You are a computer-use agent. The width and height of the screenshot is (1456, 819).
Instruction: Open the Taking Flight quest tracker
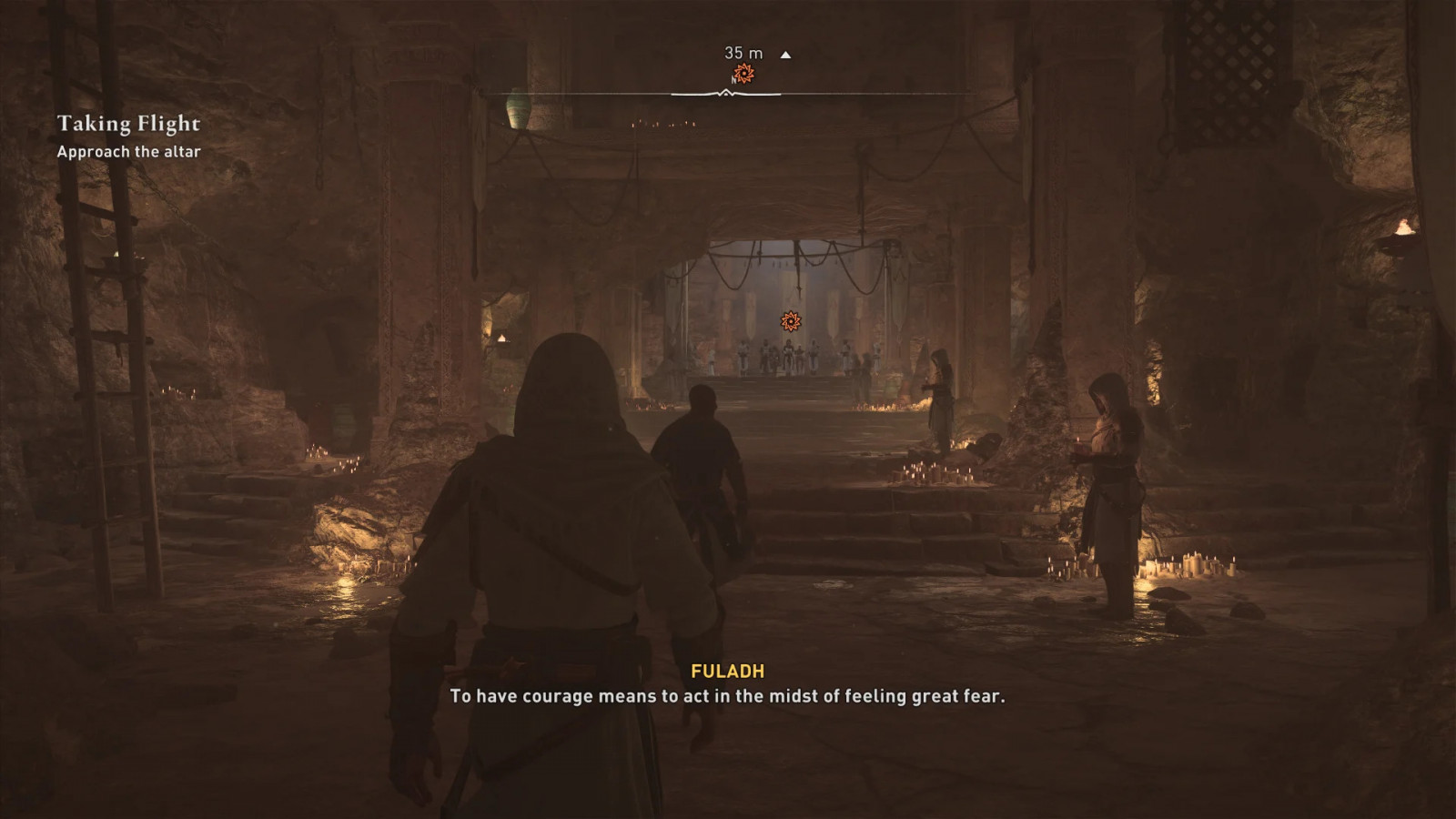click(128, 124)
